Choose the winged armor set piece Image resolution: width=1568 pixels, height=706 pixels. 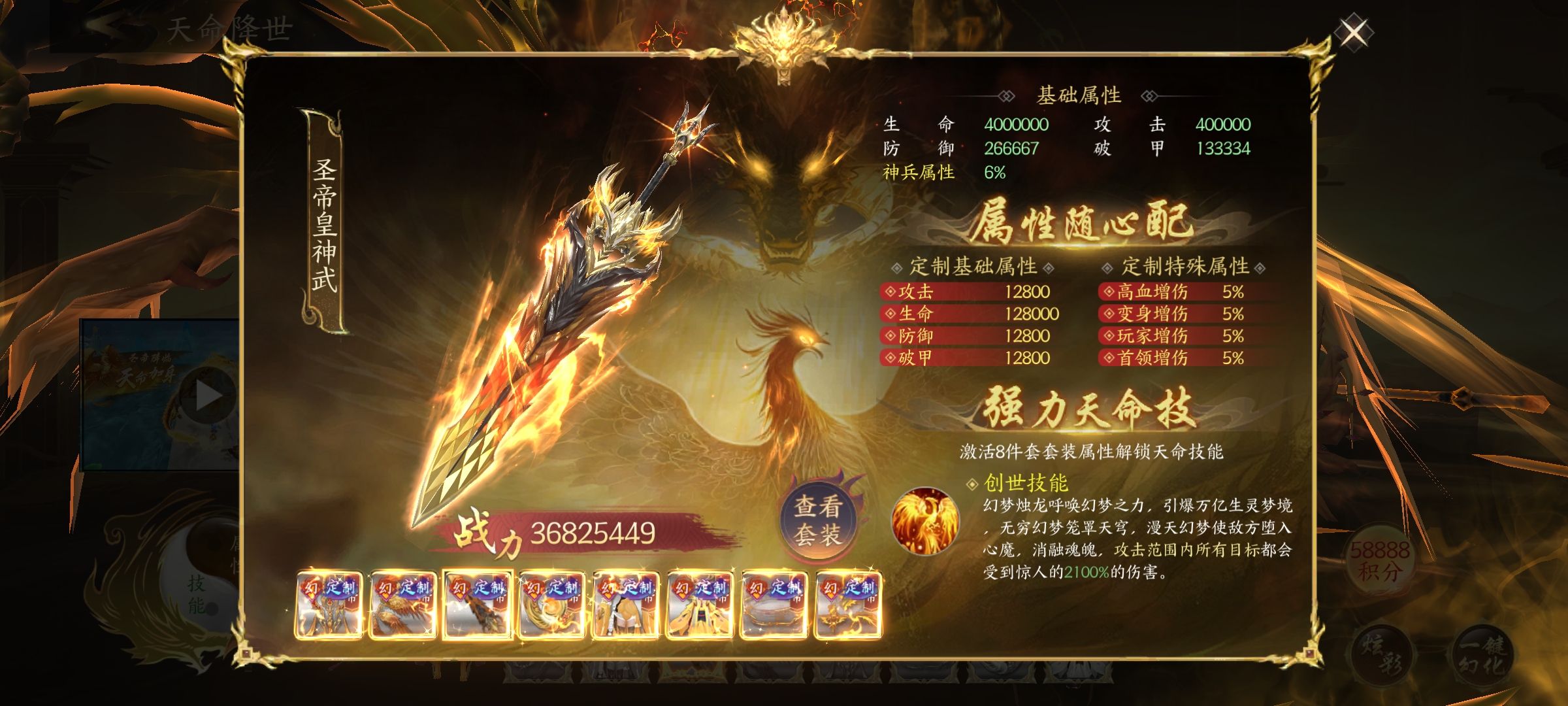coord(329,605)
